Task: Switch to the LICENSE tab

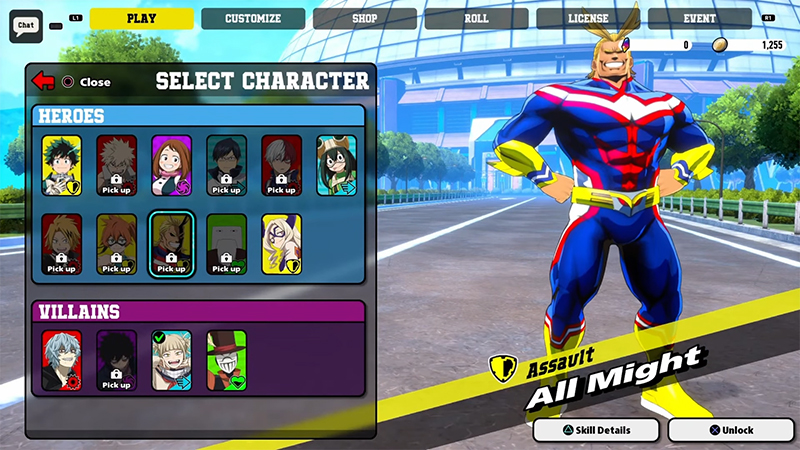Action: [x=588, y=18]
